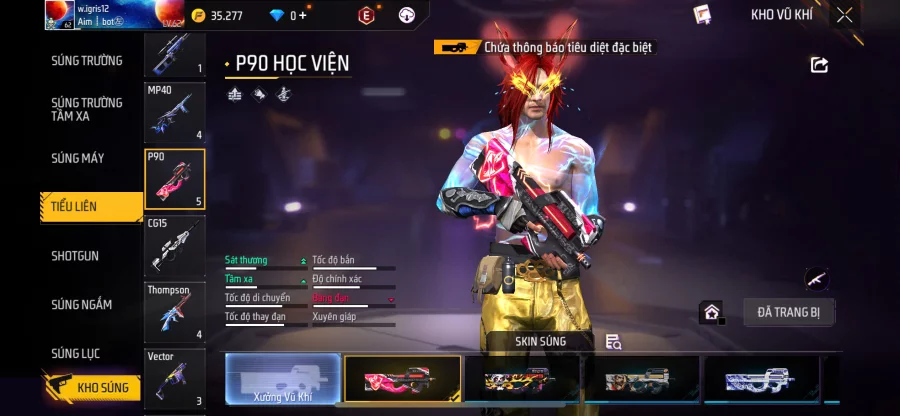Switch to the Súng Ngắm category

[82, 304]
